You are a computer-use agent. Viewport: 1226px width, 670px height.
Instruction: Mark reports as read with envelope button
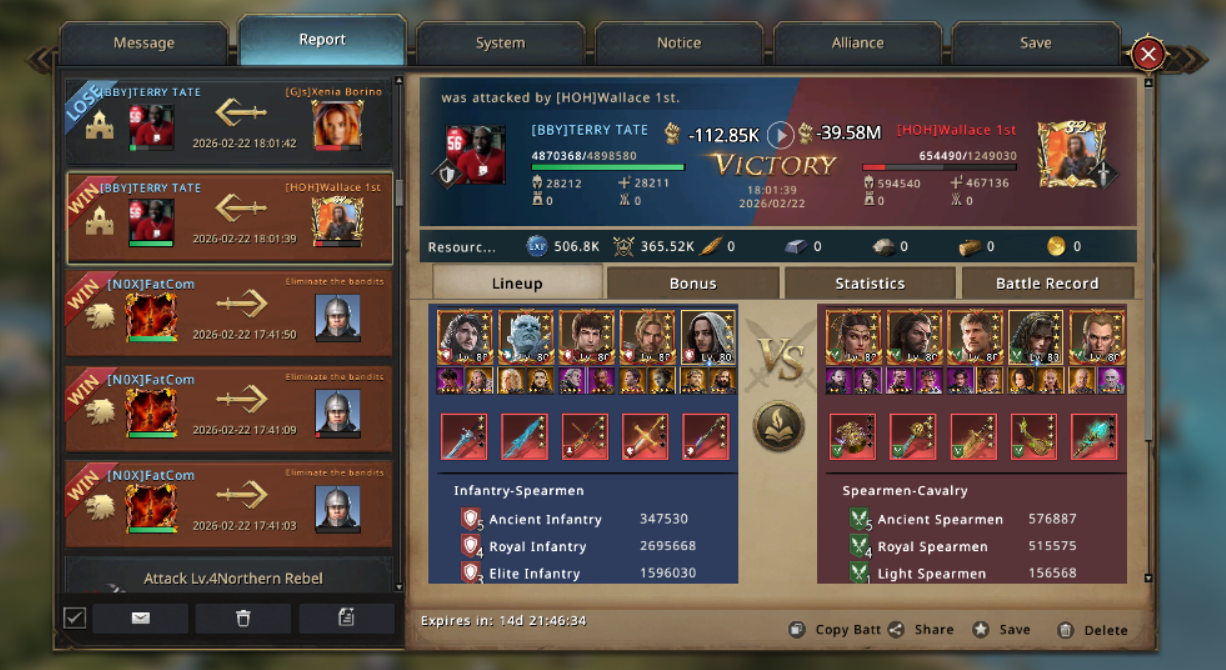tap(140, 618)
